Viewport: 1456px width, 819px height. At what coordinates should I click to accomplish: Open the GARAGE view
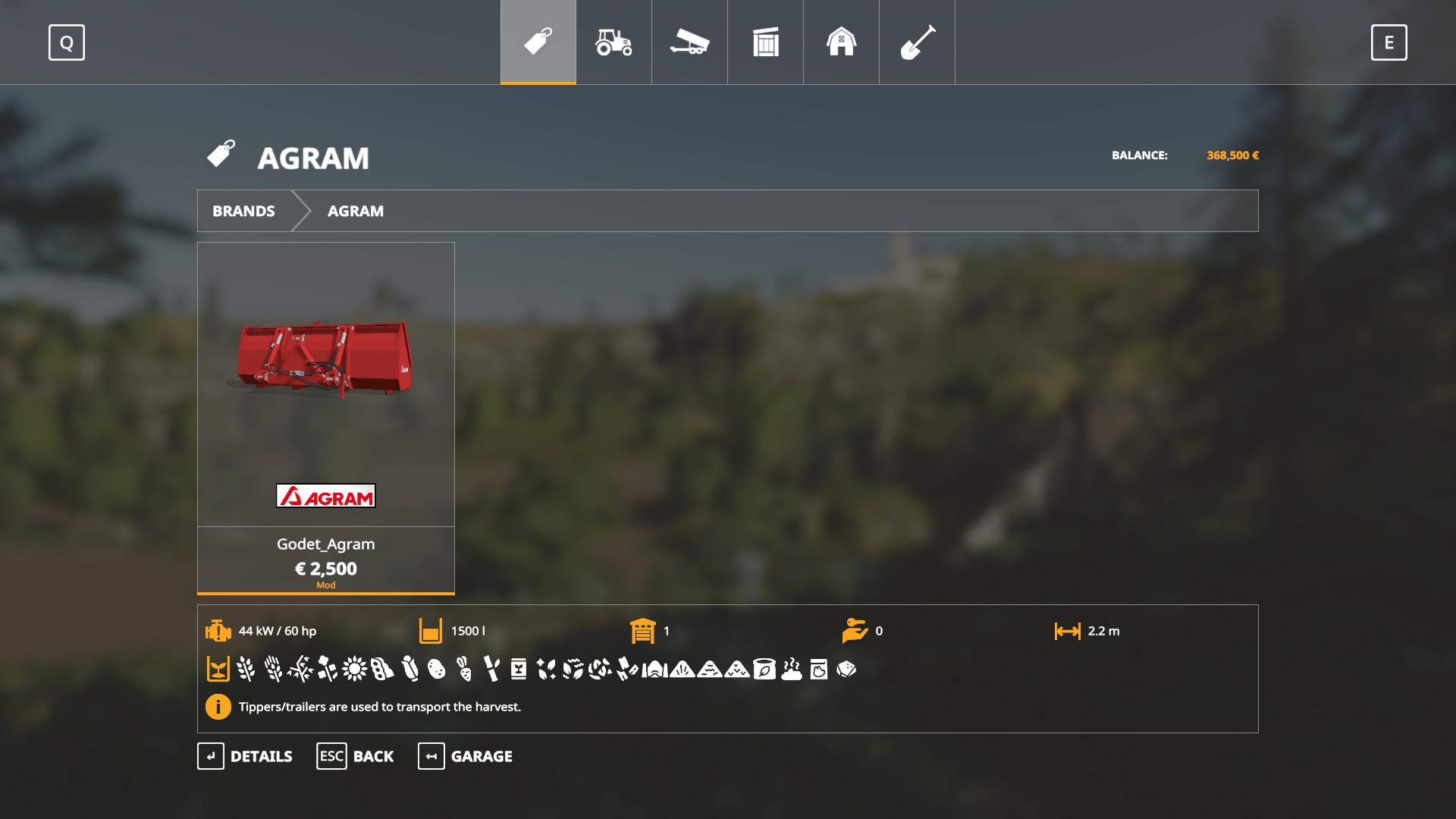[x=465, y=756]
